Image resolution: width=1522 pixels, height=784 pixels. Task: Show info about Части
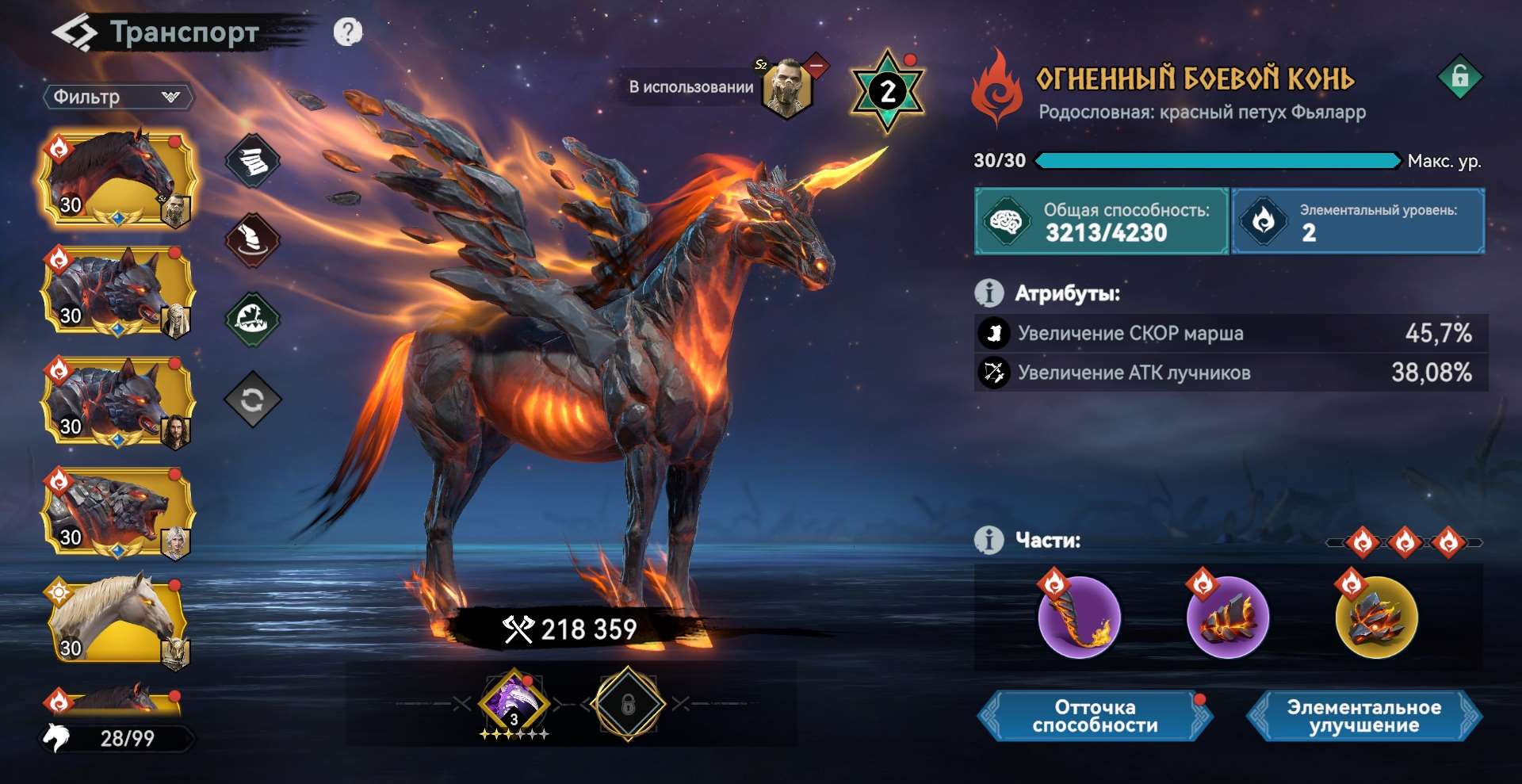(x=989, y=541)
